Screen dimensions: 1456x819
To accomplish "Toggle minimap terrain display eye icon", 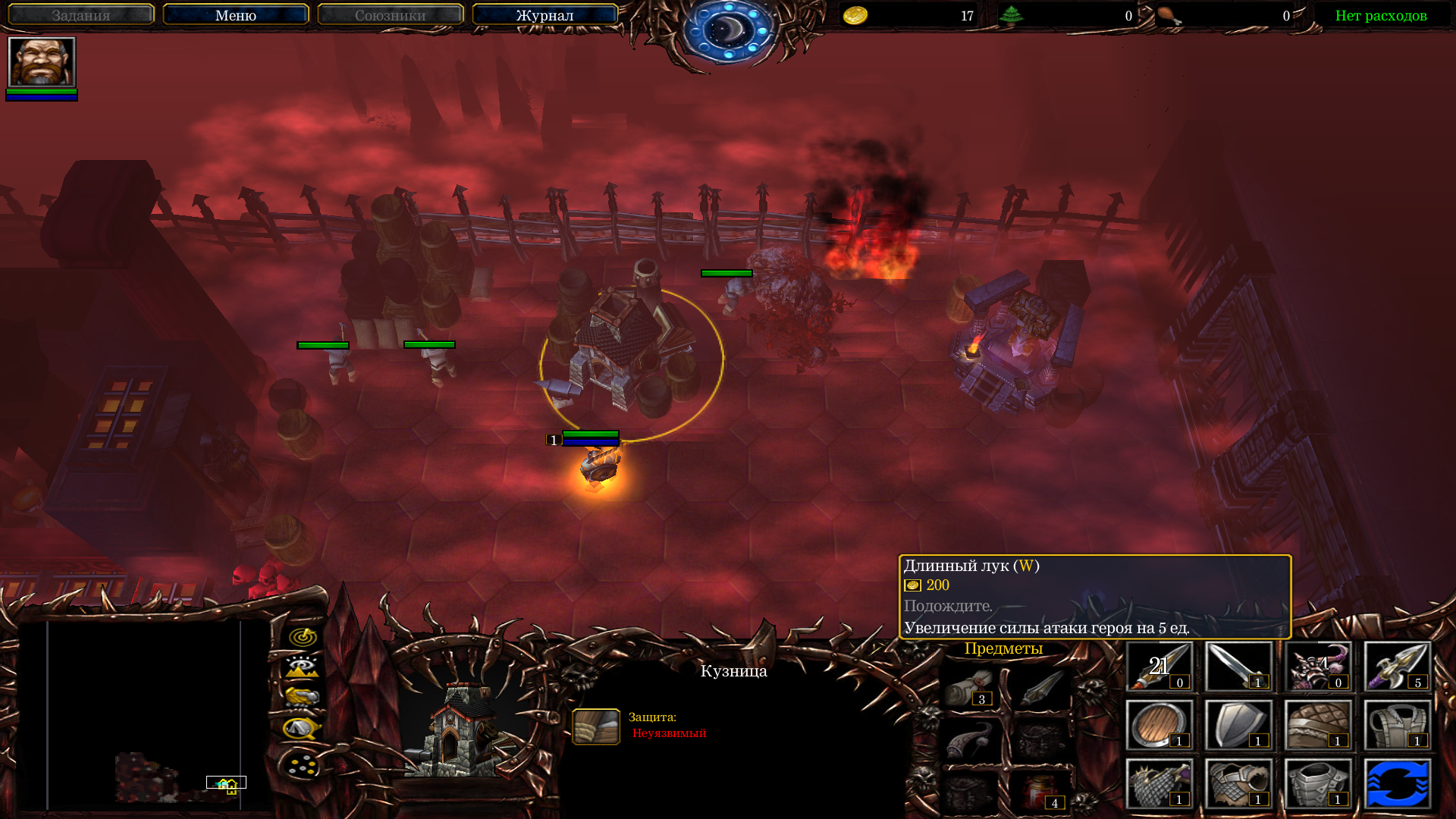I will click(x=303, y=667).
